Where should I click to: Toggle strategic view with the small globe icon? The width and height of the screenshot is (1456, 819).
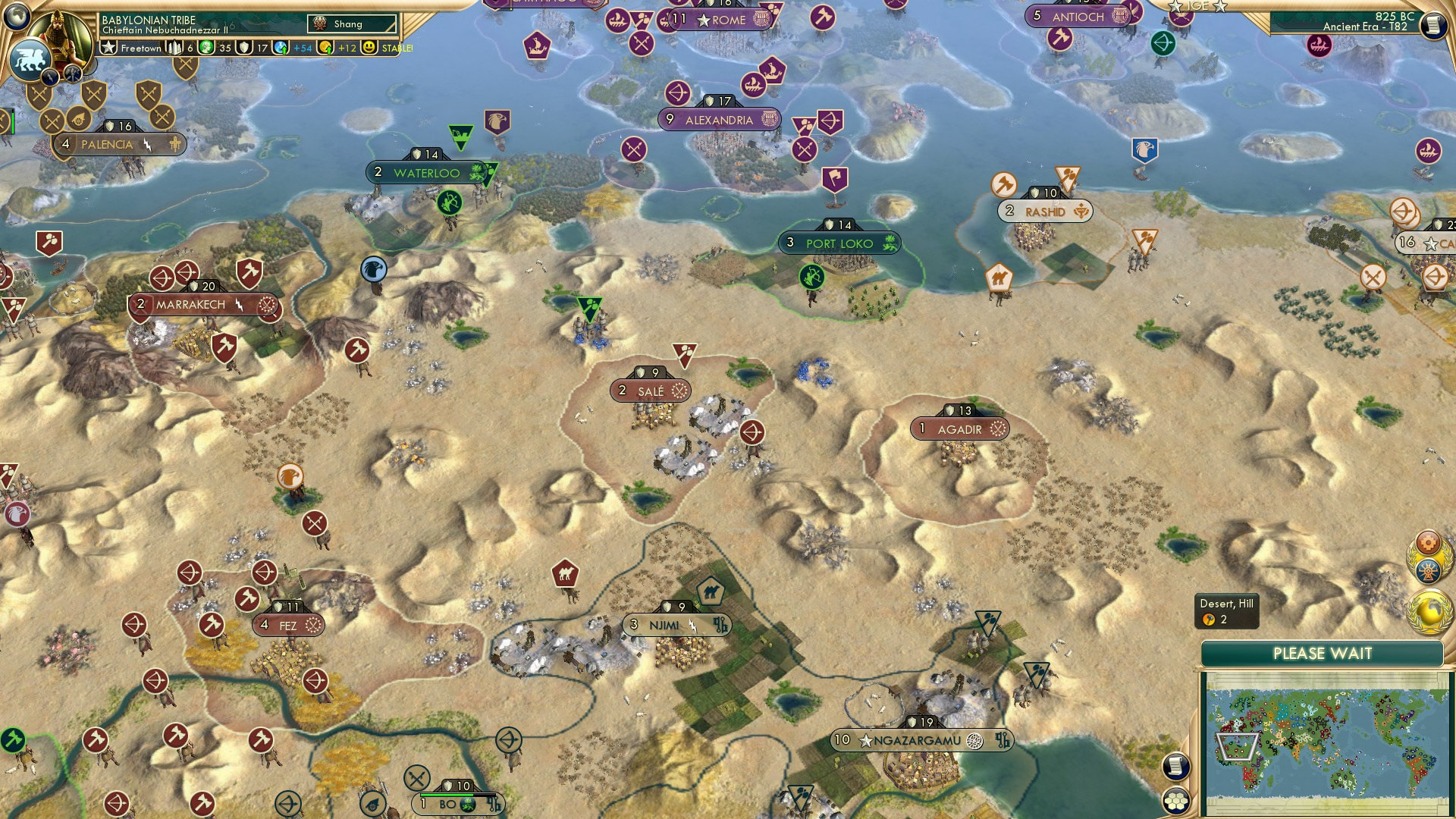click(15, 17)
